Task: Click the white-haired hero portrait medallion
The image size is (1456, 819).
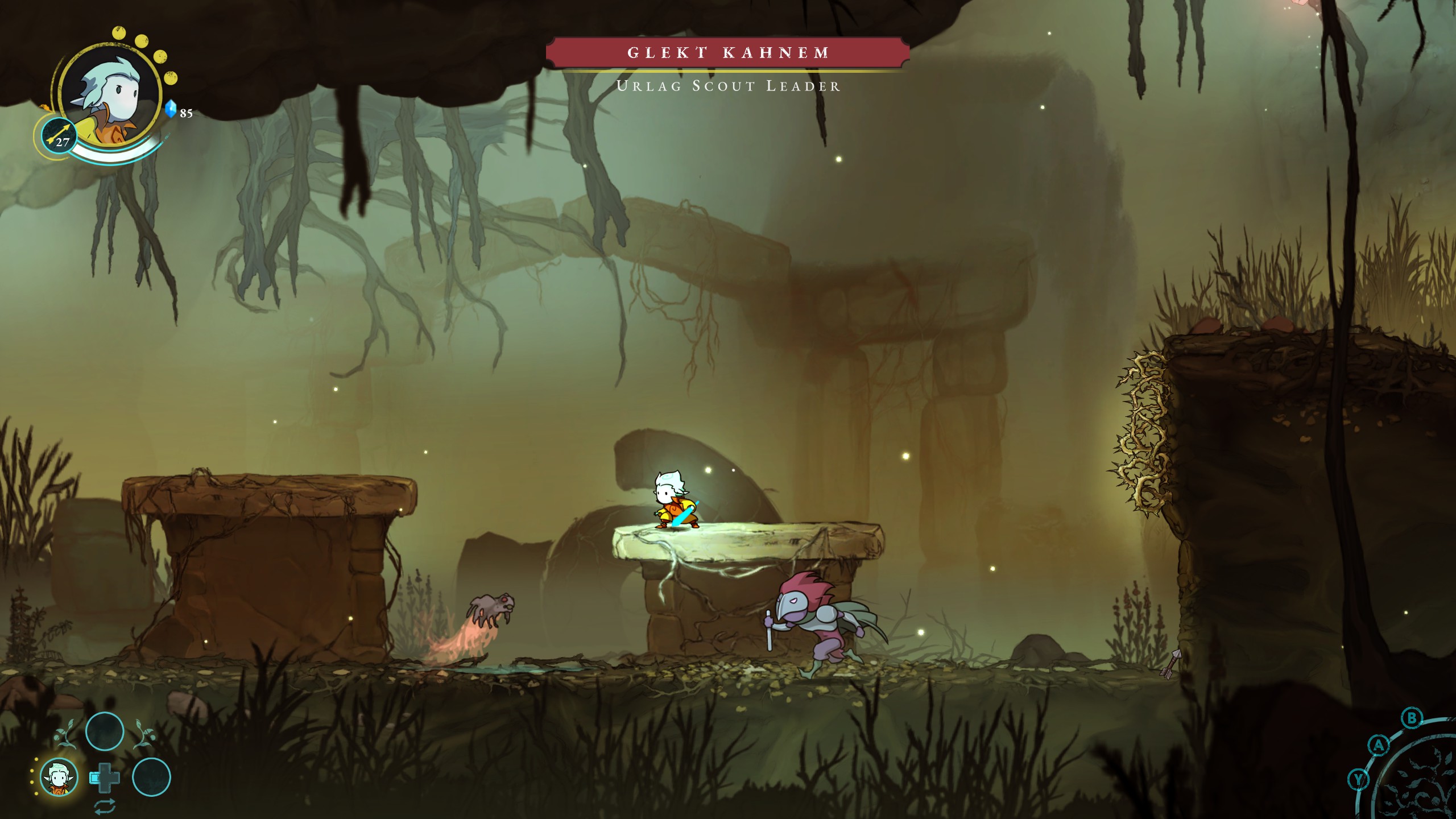Action: pyautogui.click(x=110, y=93)
